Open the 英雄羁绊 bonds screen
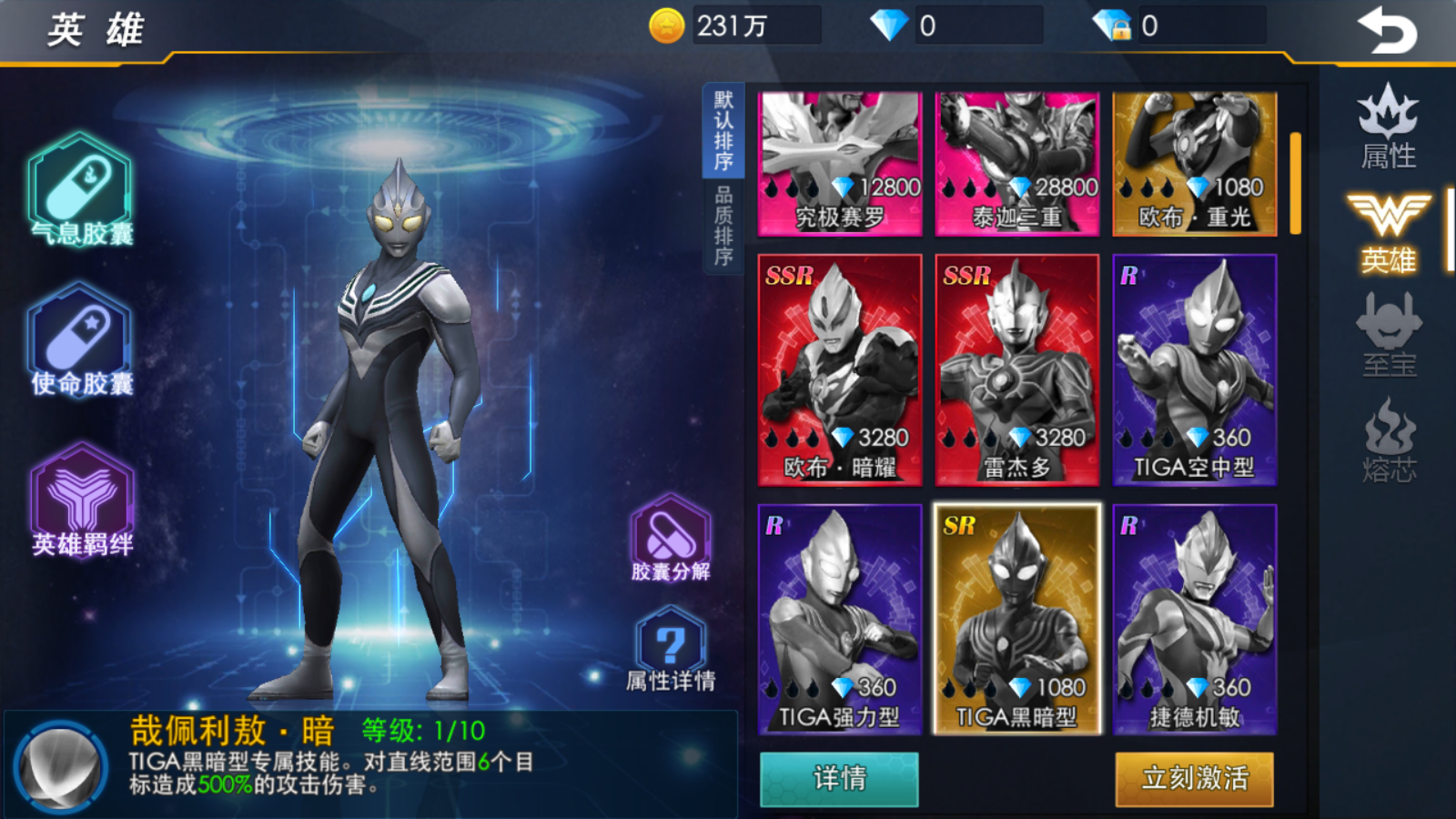This screenshot has height=819, width=1456. [82, 500]
